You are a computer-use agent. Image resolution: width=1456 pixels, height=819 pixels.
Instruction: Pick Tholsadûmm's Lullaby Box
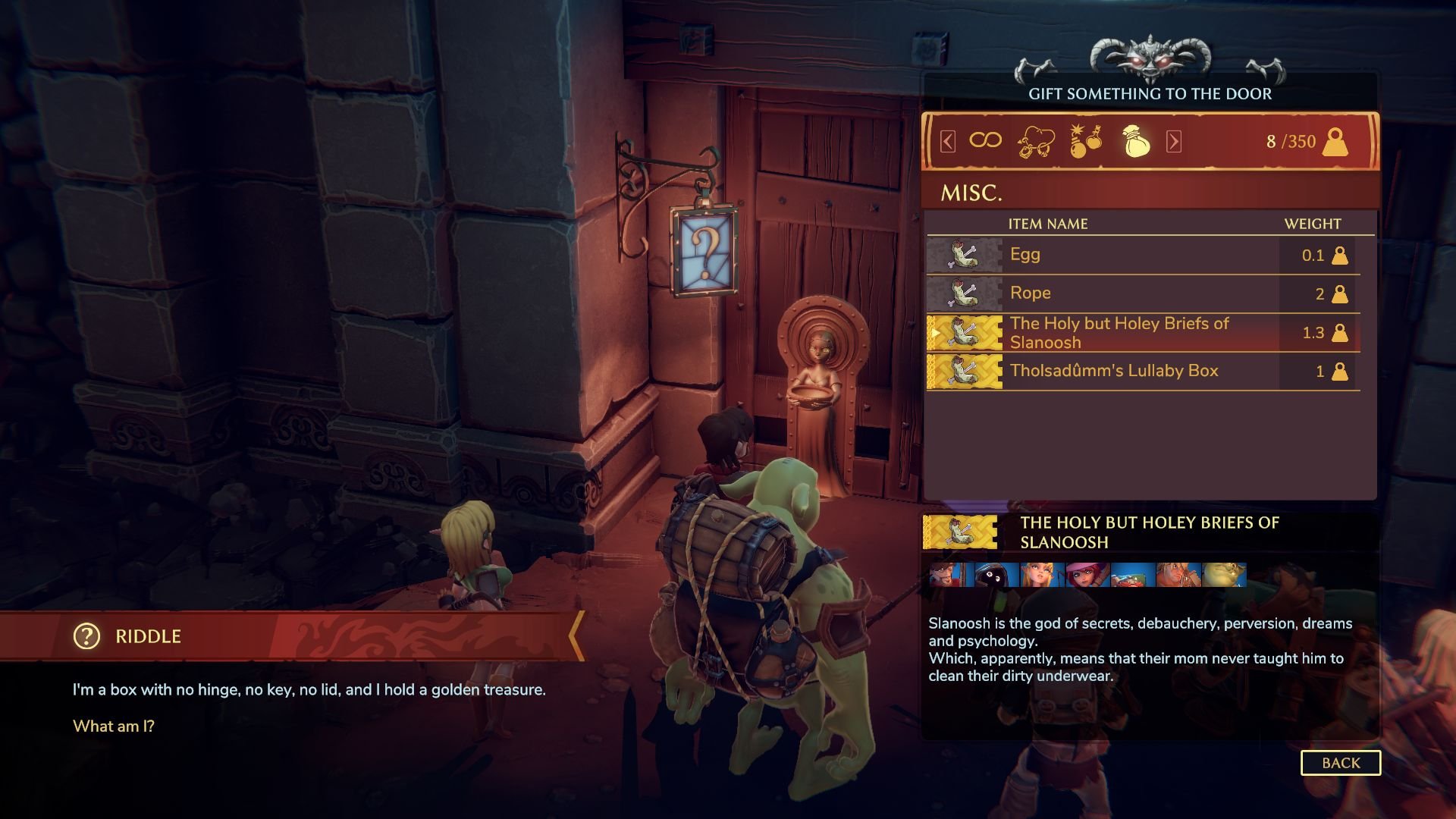(x=1142, y=372)
